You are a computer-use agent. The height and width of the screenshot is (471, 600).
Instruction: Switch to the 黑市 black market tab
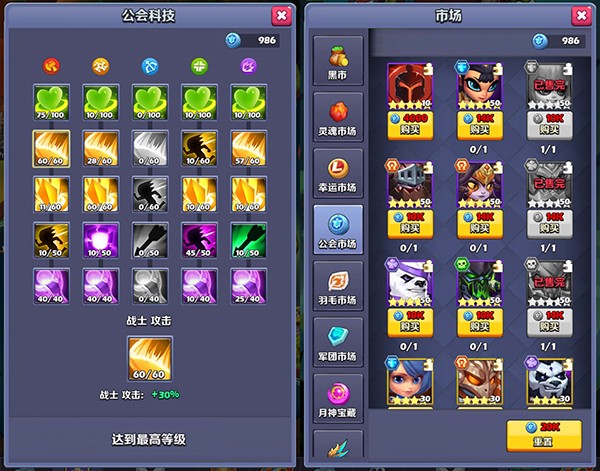pos(338,64)
